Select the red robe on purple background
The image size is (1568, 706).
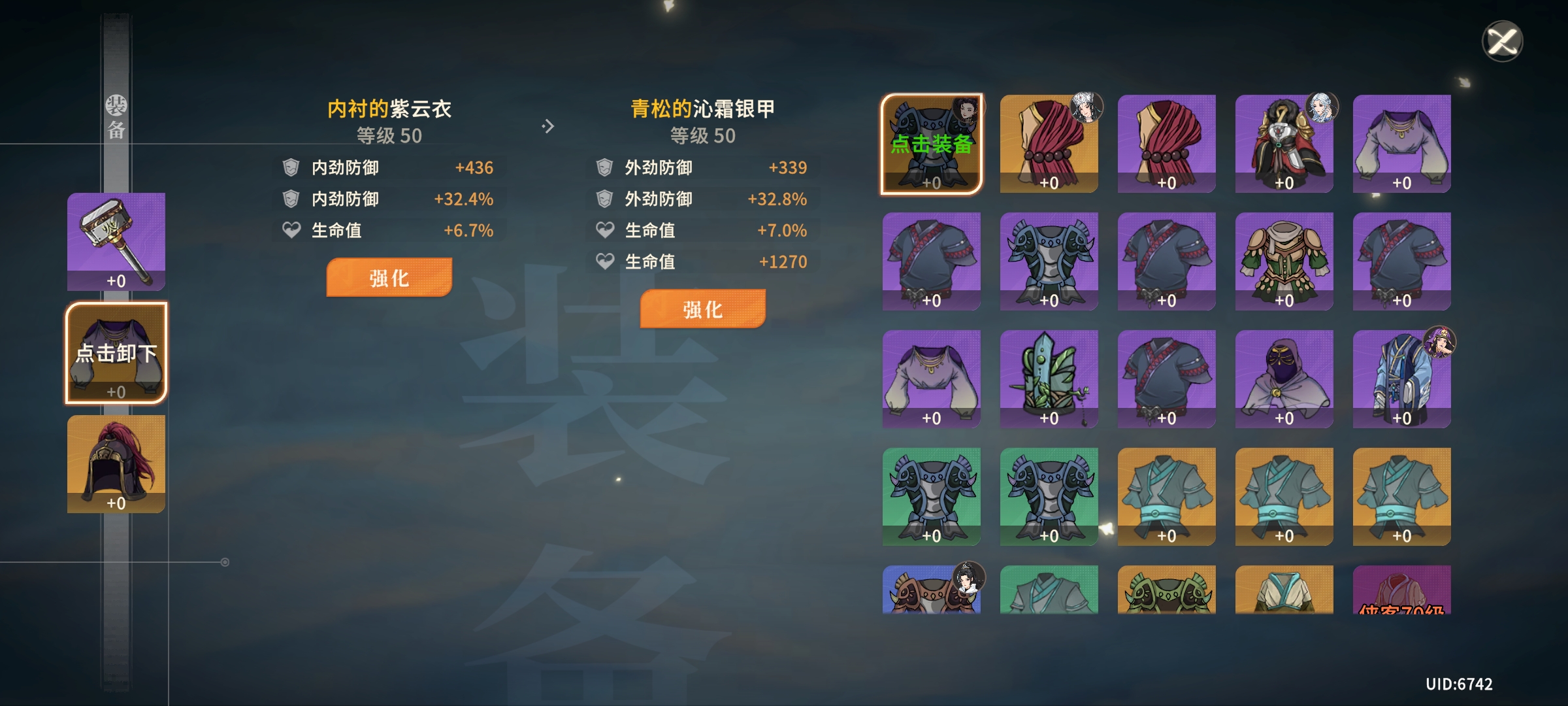tap(1166, 144)
